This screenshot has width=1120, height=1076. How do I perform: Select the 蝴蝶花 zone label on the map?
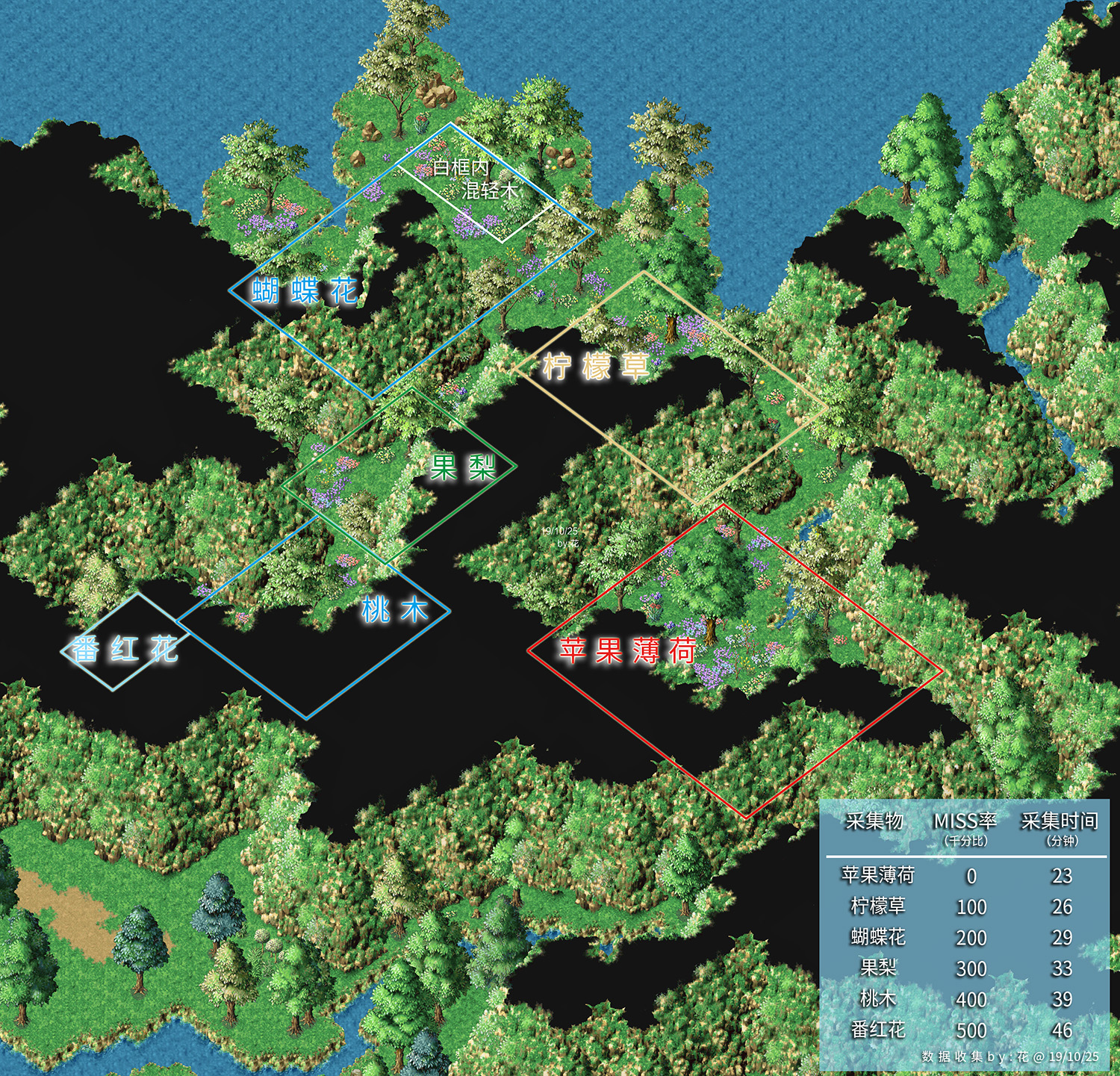pos(305,290)
